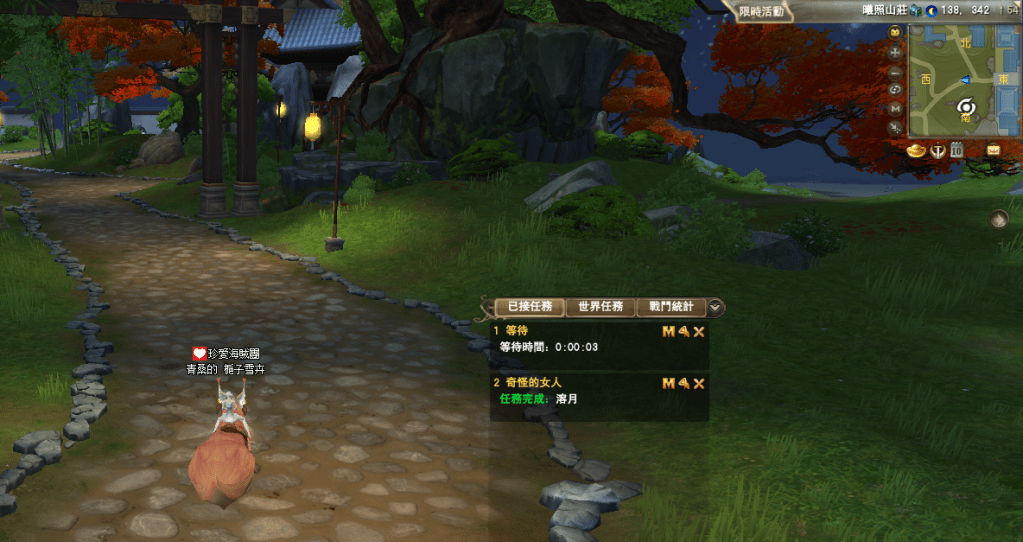Switch to the 已接任務 tab
Screen dimensions: 1023x542
tap(530, 307)
